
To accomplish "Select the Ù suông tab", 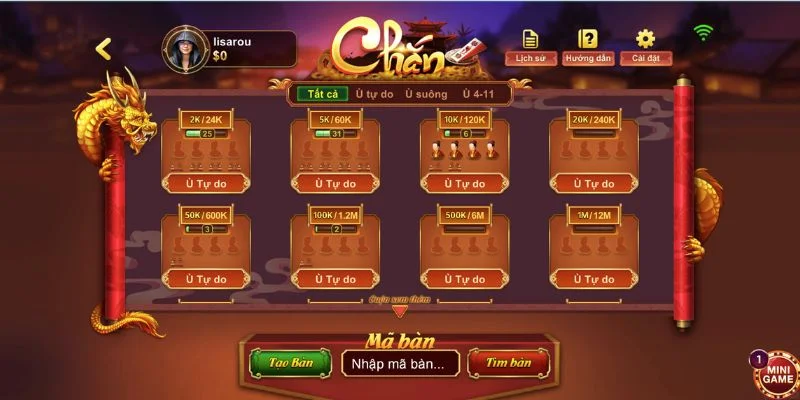I will (428, 94).
